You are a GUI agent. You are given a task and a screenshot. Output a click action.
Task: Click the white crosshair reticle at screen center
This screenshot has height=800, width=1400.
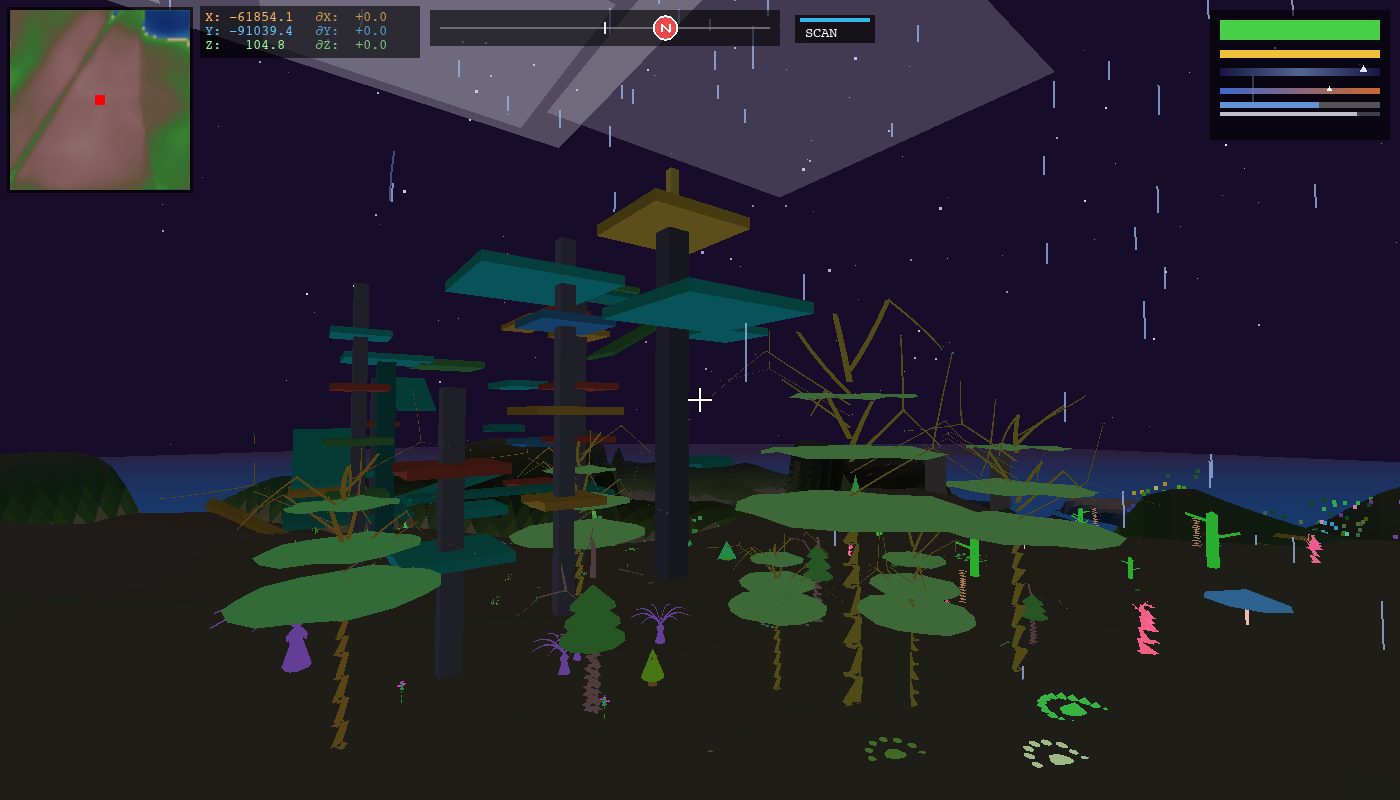pos(700,399)
